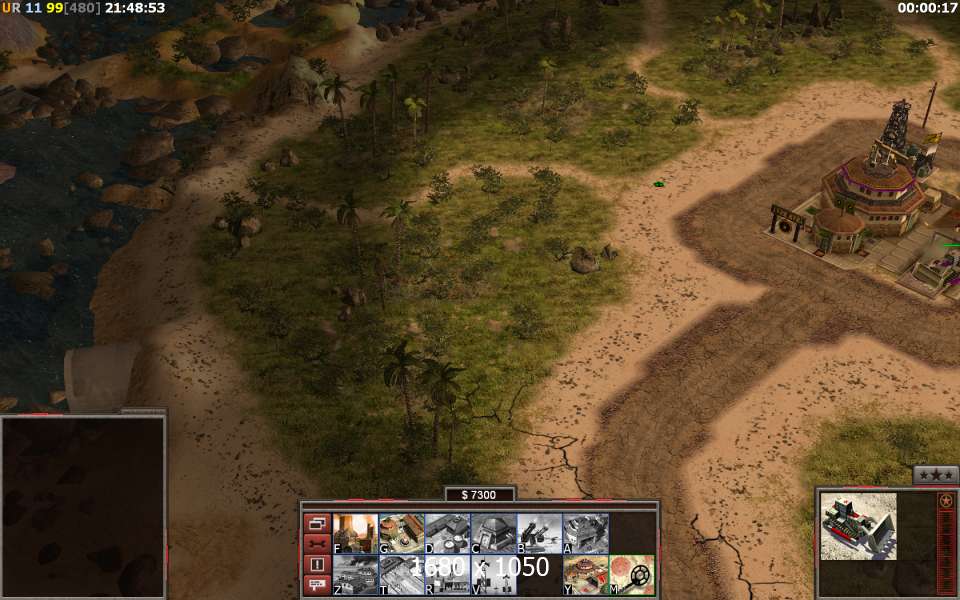
Task: Select the bunker build icon labeled C
Action: [493, 533]
